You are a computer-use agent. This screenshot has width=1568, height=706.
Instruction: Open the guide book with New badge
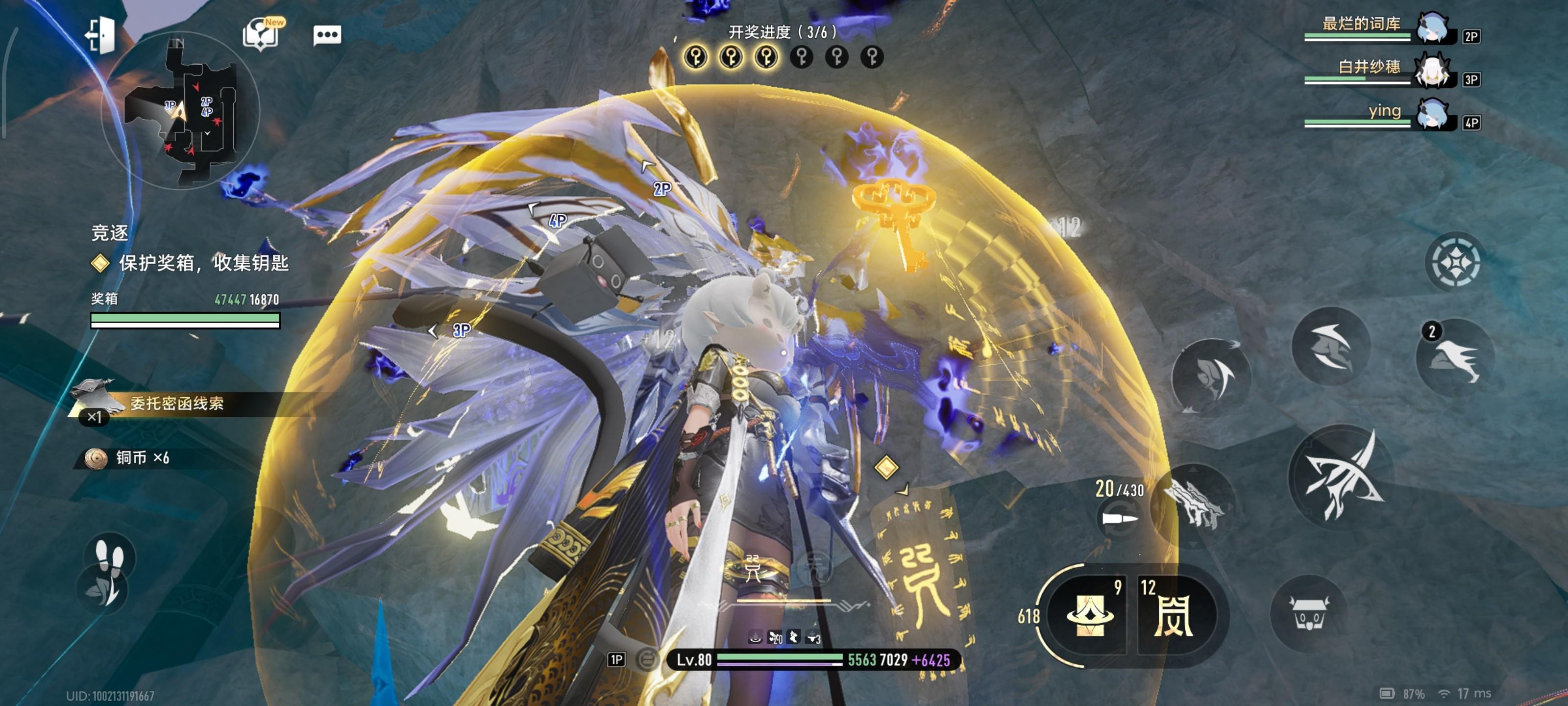[262, 34]
